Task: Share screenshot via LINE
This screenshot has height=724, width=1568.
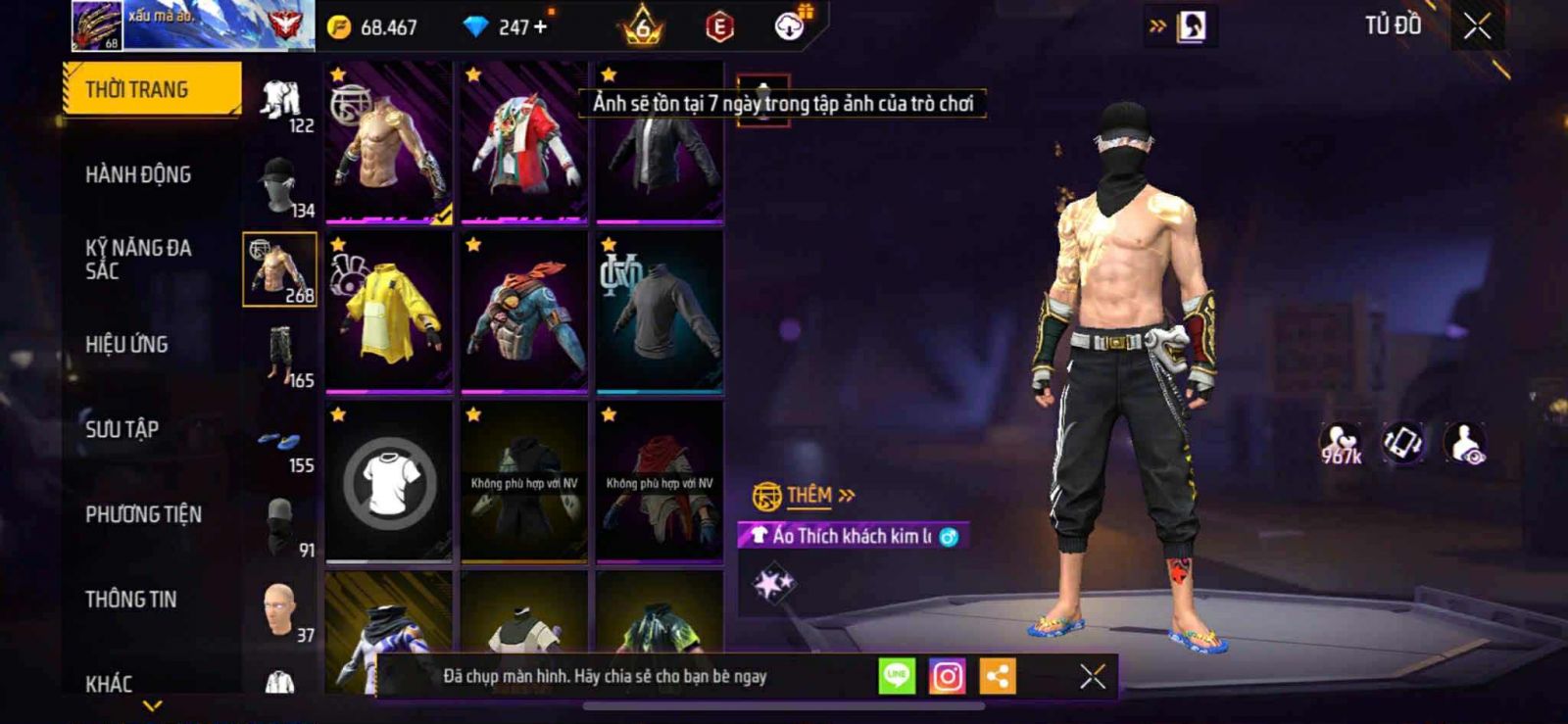Action: [x=897, y=676]
